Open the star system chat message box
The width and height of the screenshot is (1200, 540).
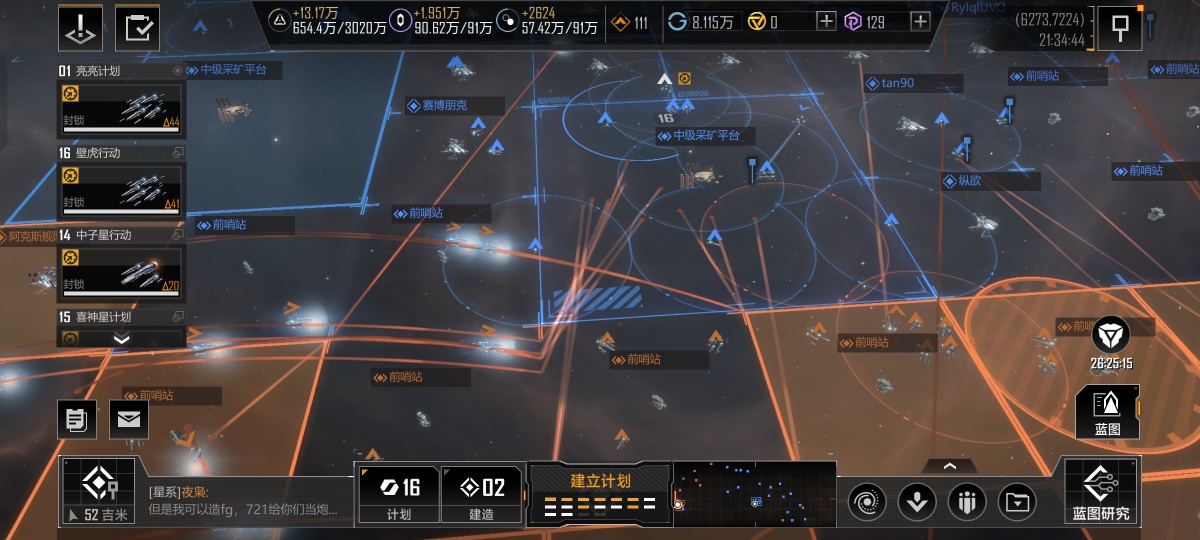[246, 500]
